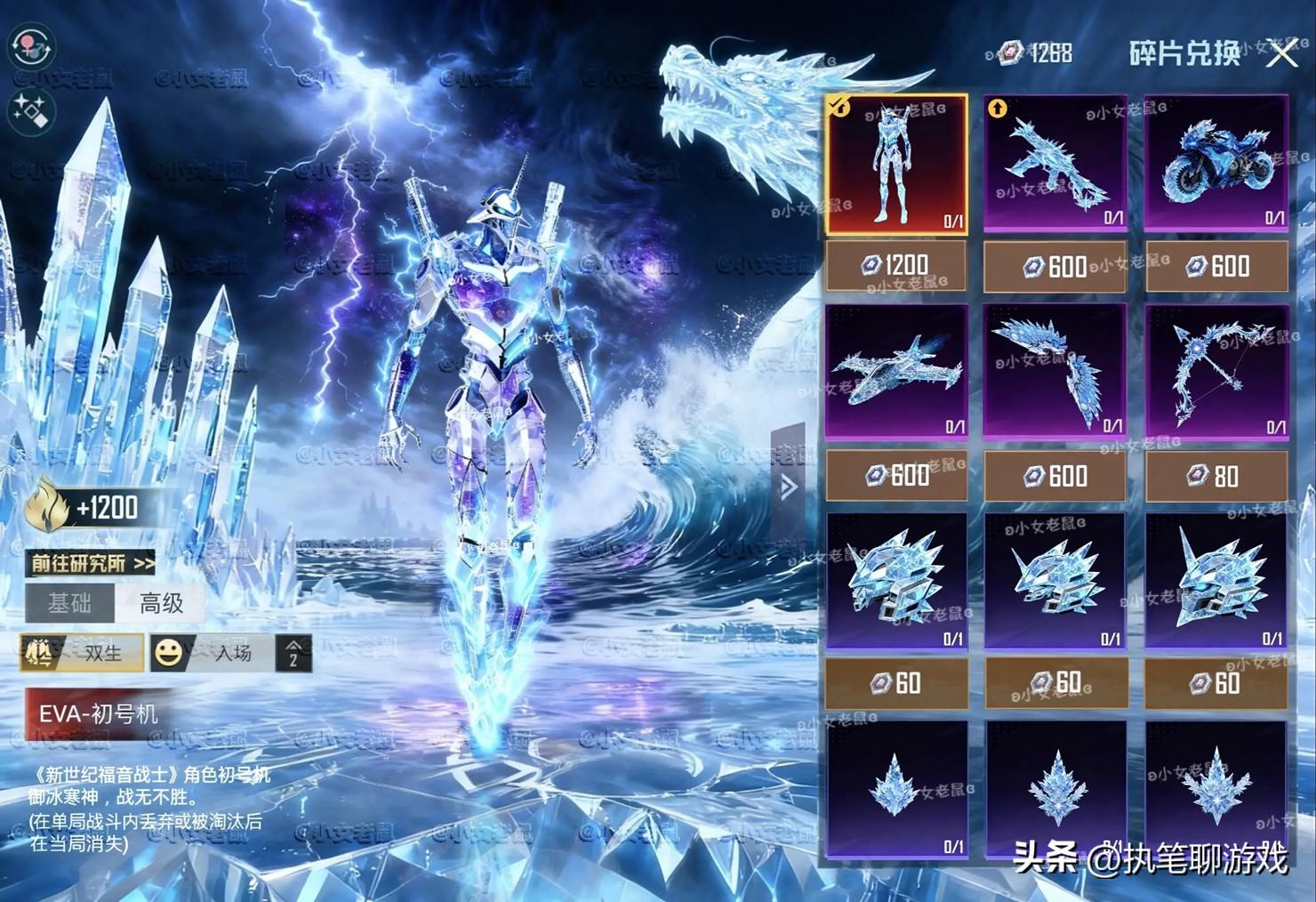
Task: Exchange the bow for 80 fragments
Action: 1216,476
